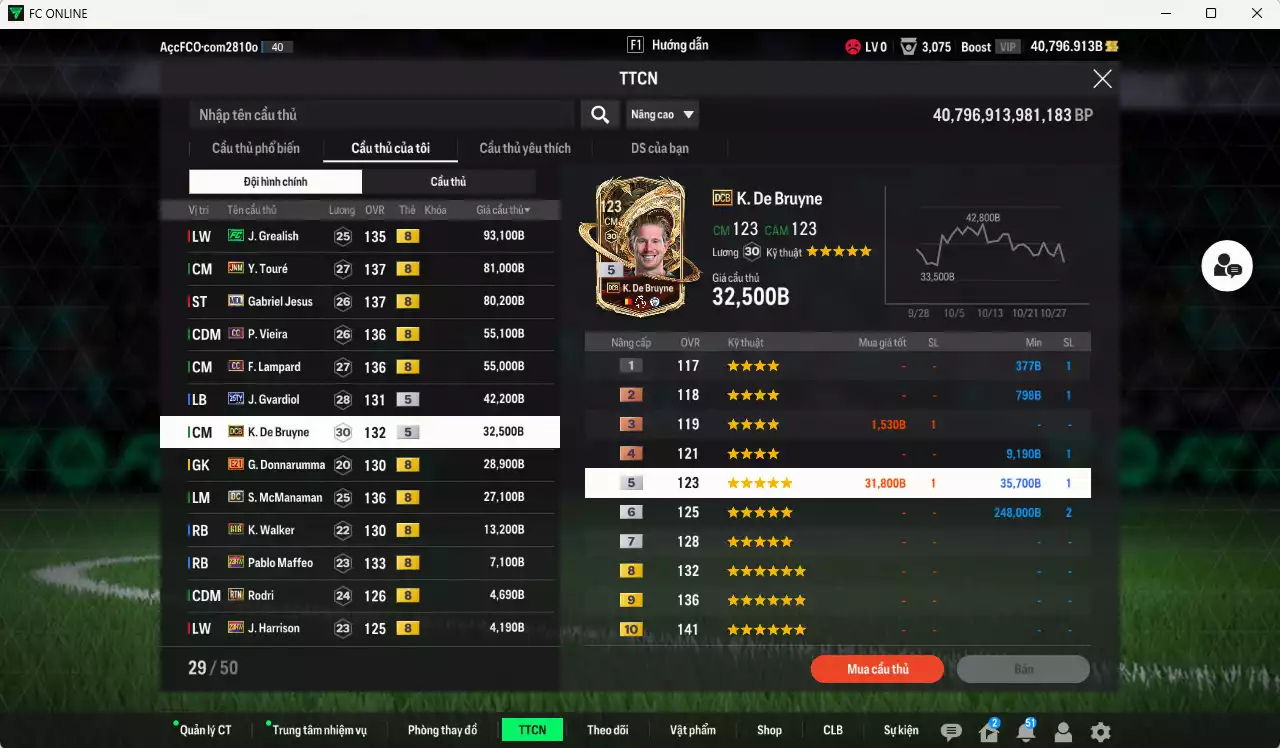Open the profile account icon
The height and width of the screenshot is (748, 1280).
point(1062,731)
